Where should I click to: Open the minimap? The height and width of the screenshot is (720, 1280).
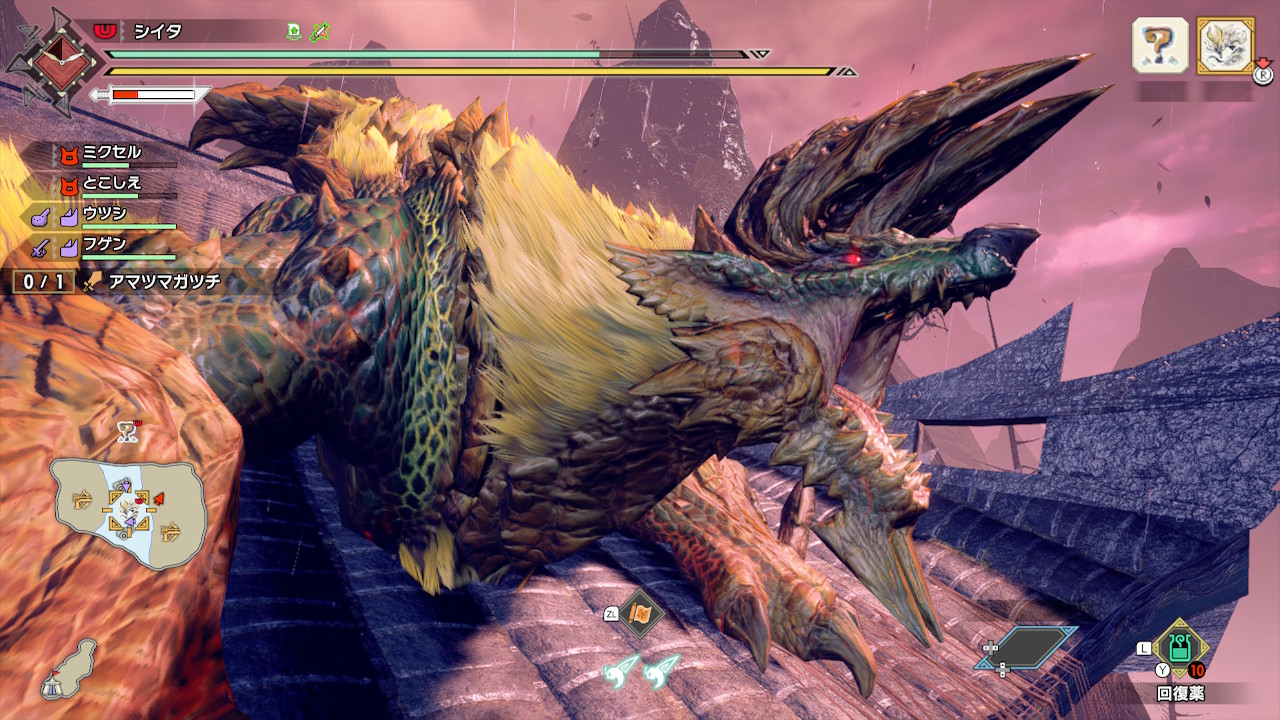coord(128,512)
